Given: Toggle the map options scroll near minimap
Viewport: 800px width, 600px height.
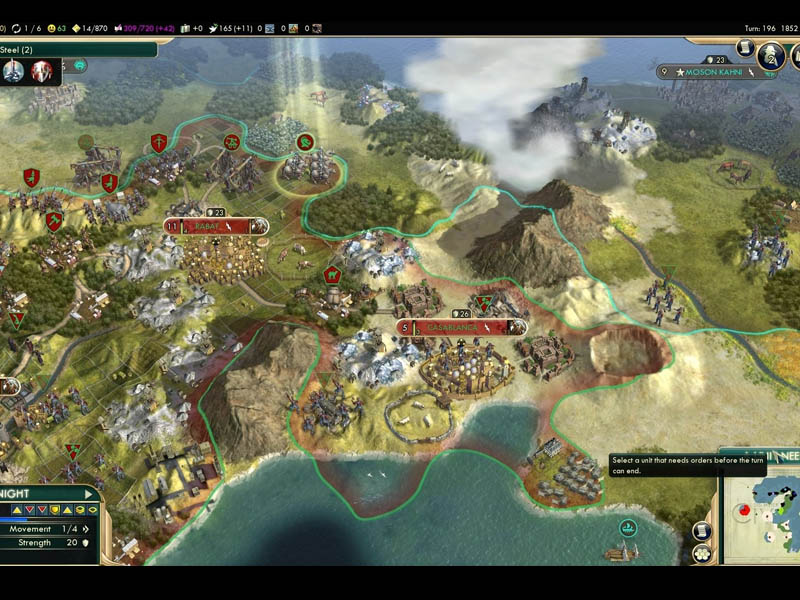Looking at the screenshot, I should coord(702,530).
